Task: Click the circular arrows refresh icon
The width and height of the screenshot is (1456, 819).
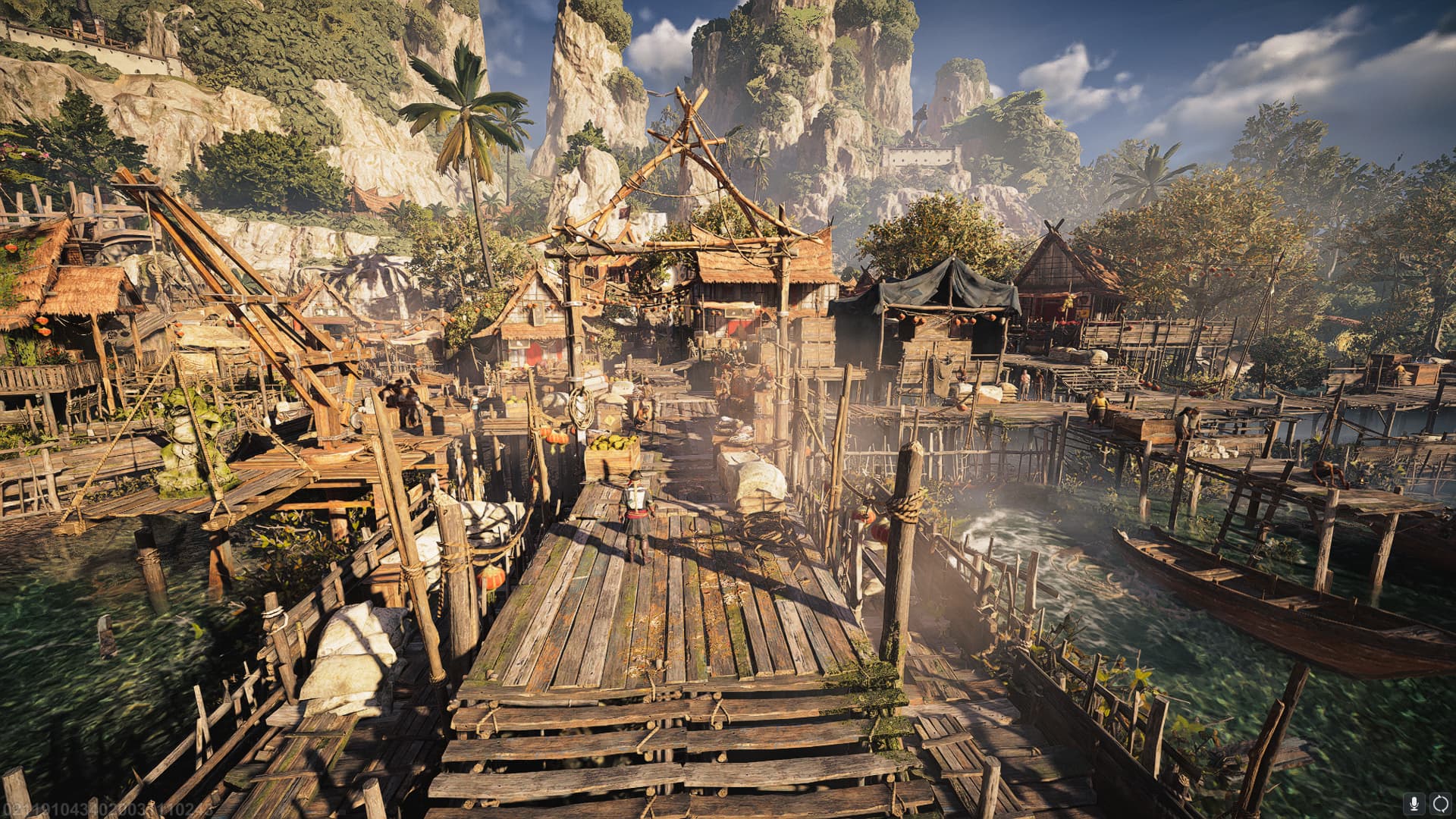Action: (1440, 803)
